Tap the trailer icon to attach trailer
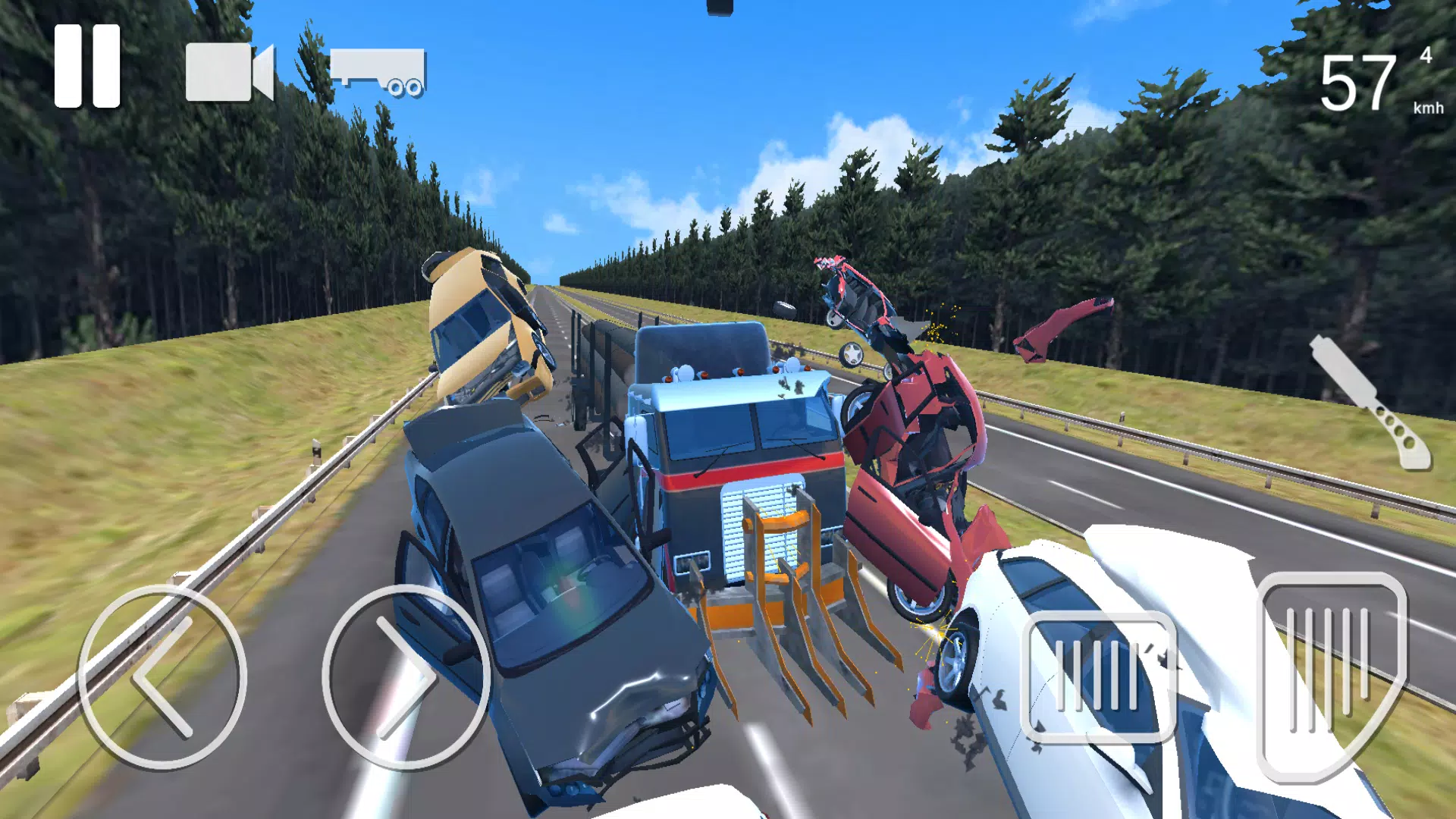Viewport: 1456px width, 819px height. tap(379, 72)
